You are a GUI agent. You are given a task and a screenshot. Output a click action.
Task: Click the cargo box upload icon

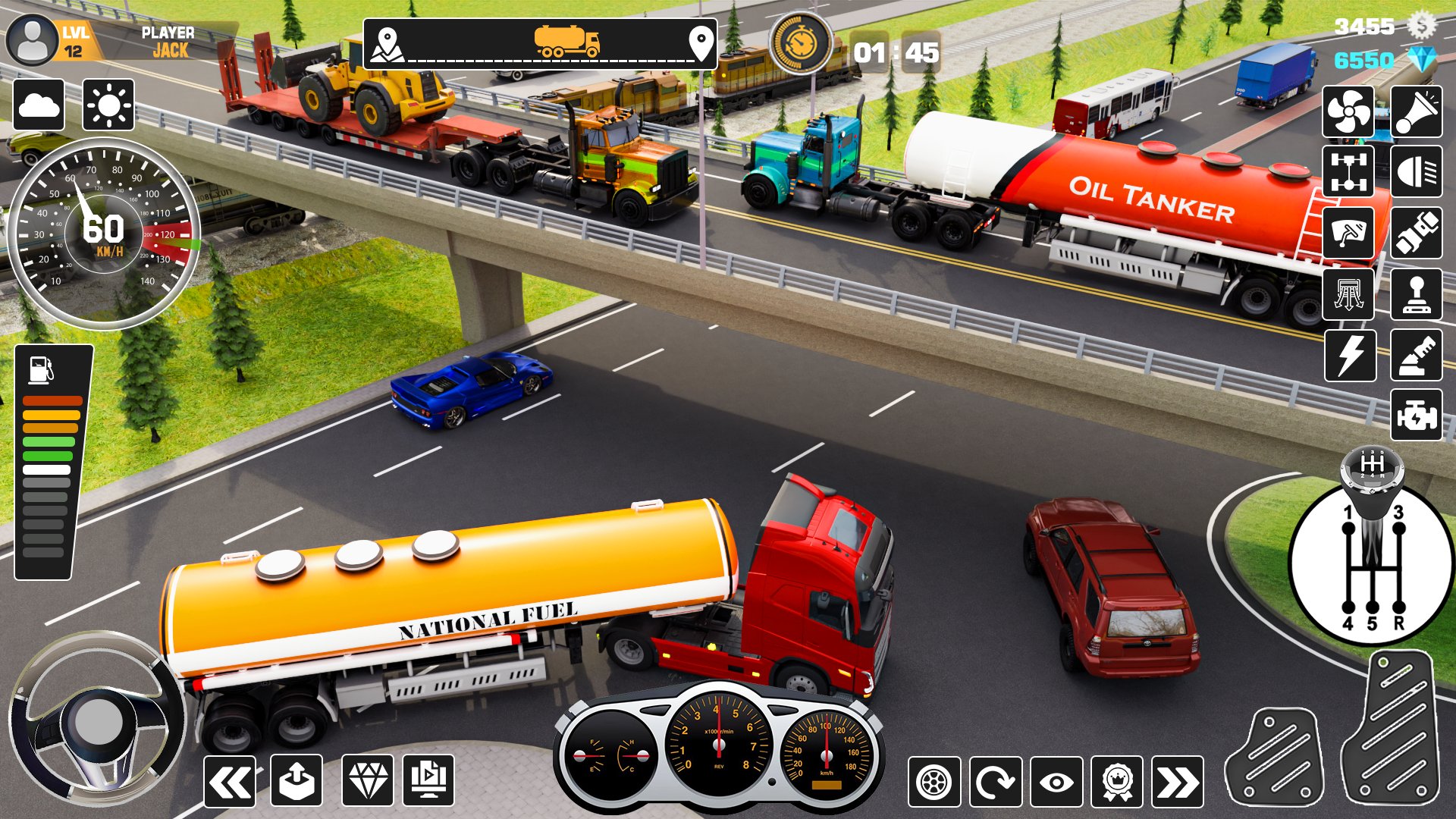click(297, 781)
